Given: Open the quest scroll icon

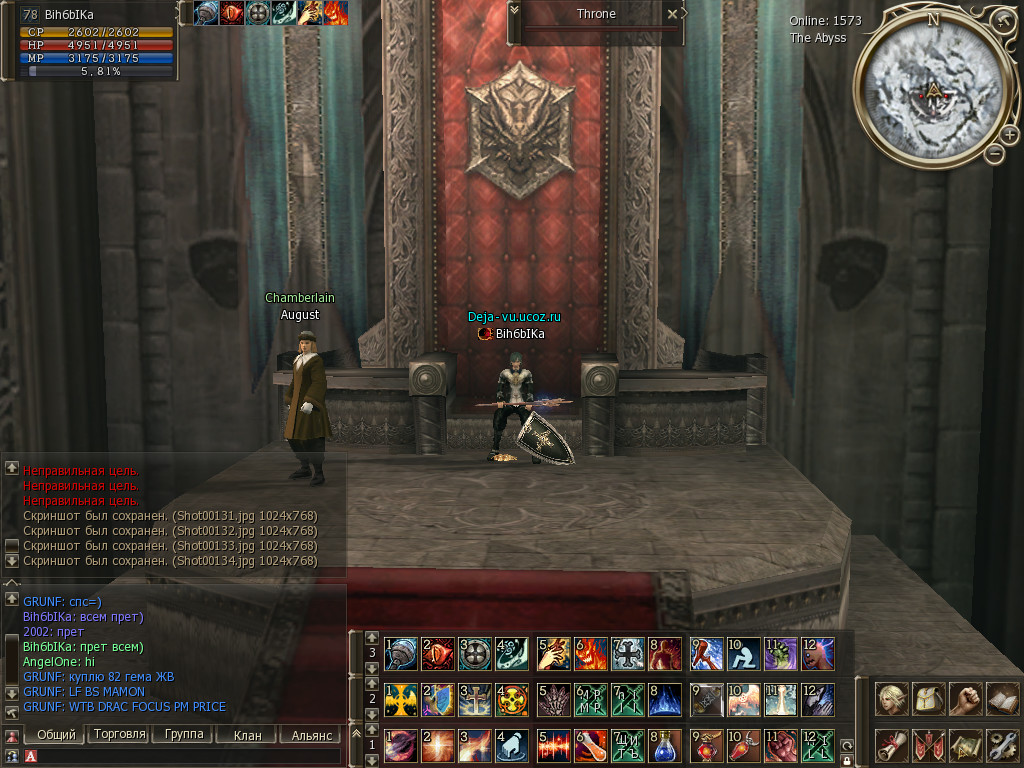Looking at the screenshot, I should pyautogui.click(x=892, y=745).
